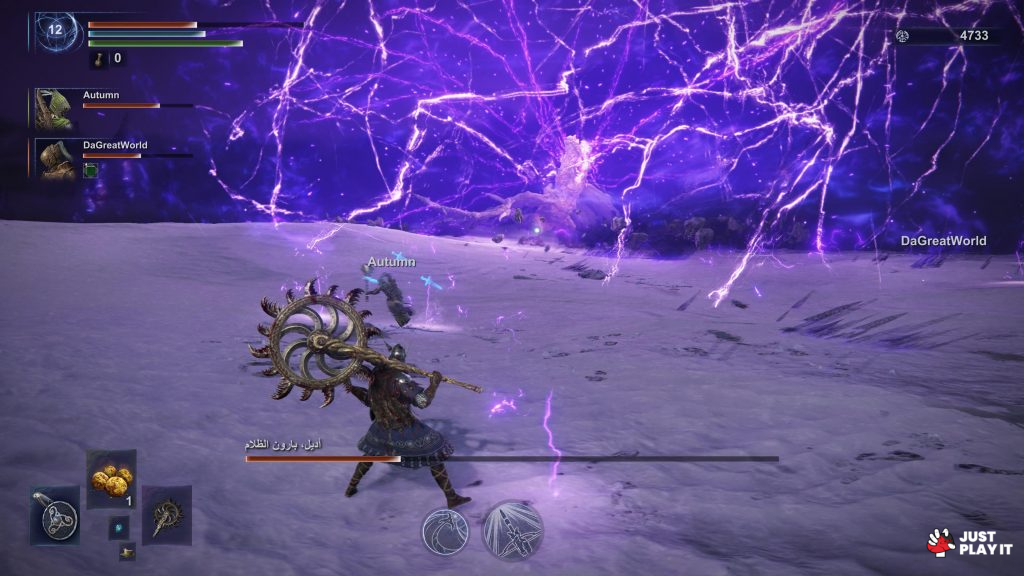Click the rune currency icon

point(903,36)
